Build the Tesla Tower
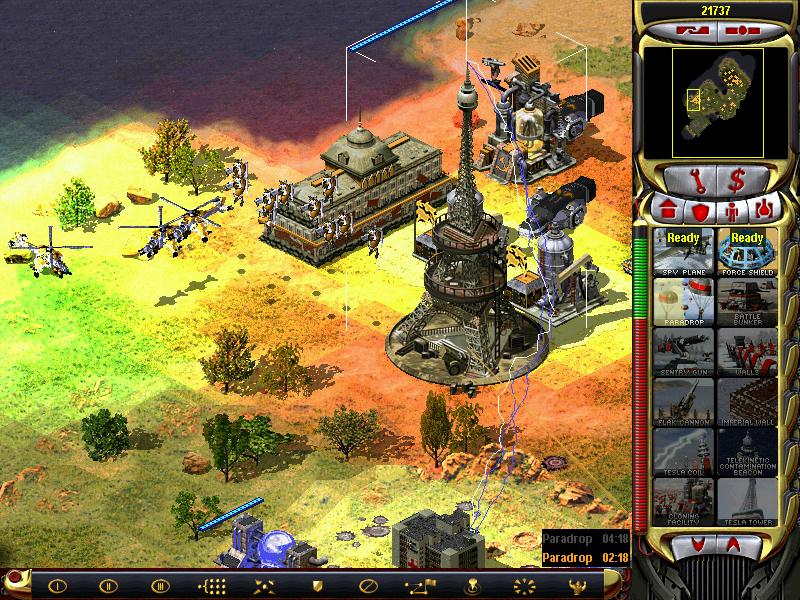The width and height of the screenshot is (800, 600). click(x=746, y=502)
